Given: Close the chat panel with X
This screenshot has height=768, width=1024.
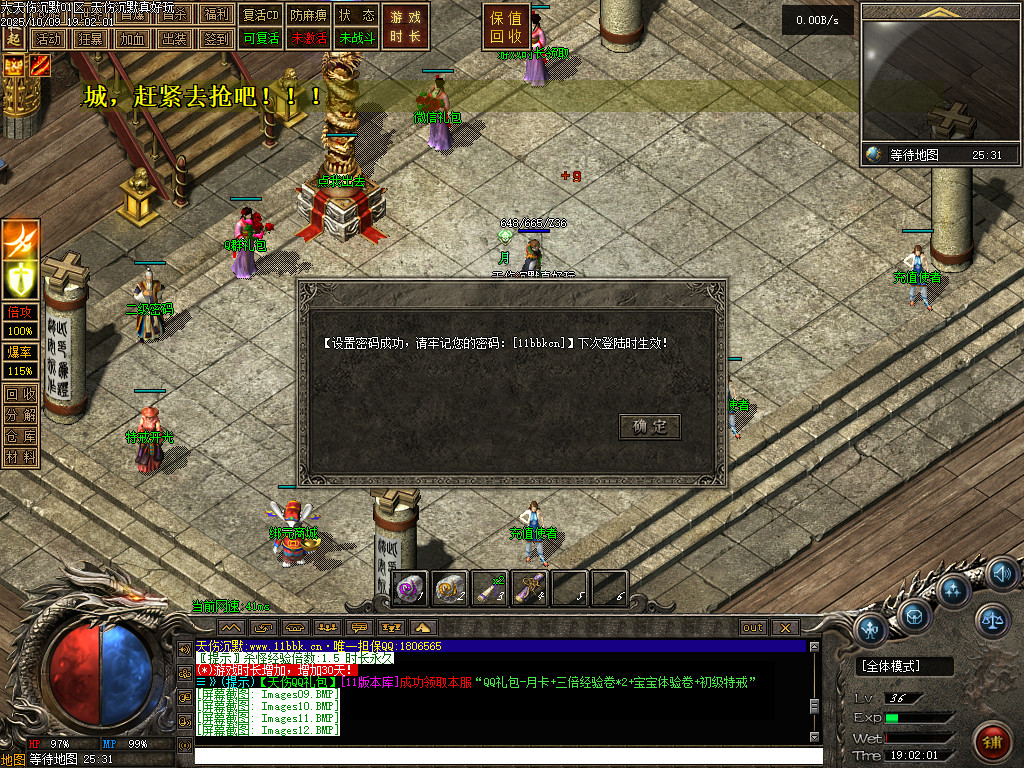Looking at the screenshot, I should click(785, 628).
